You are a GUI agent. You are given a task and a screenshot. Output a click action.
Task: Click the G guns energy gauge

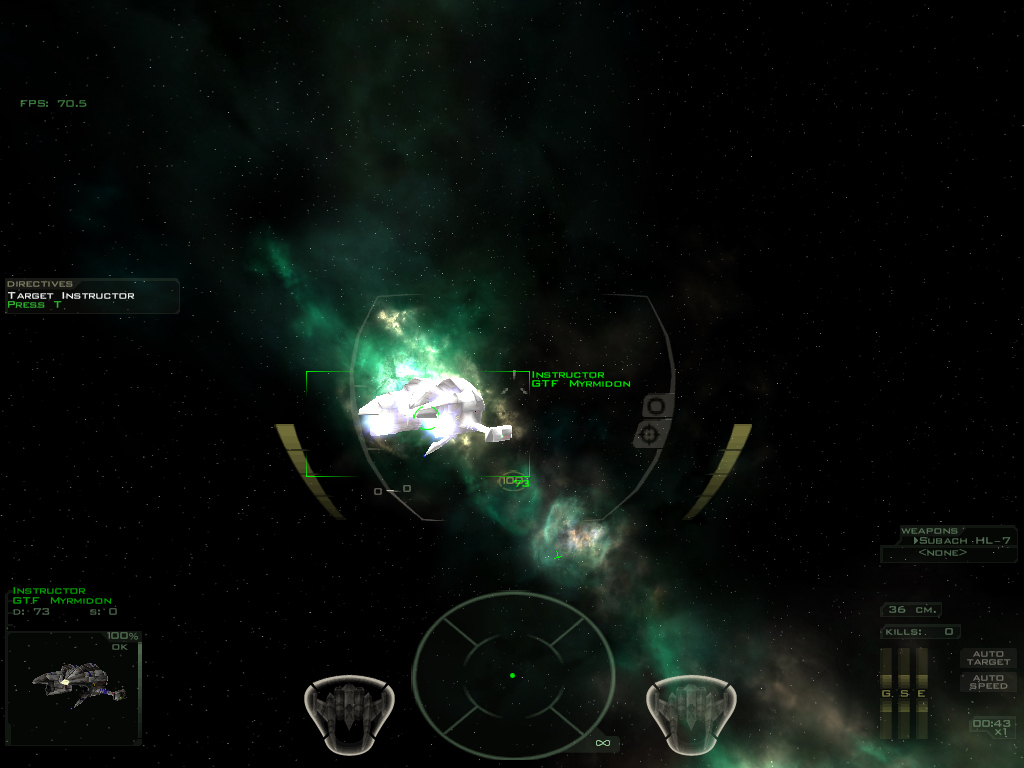[x=886, y=692]
